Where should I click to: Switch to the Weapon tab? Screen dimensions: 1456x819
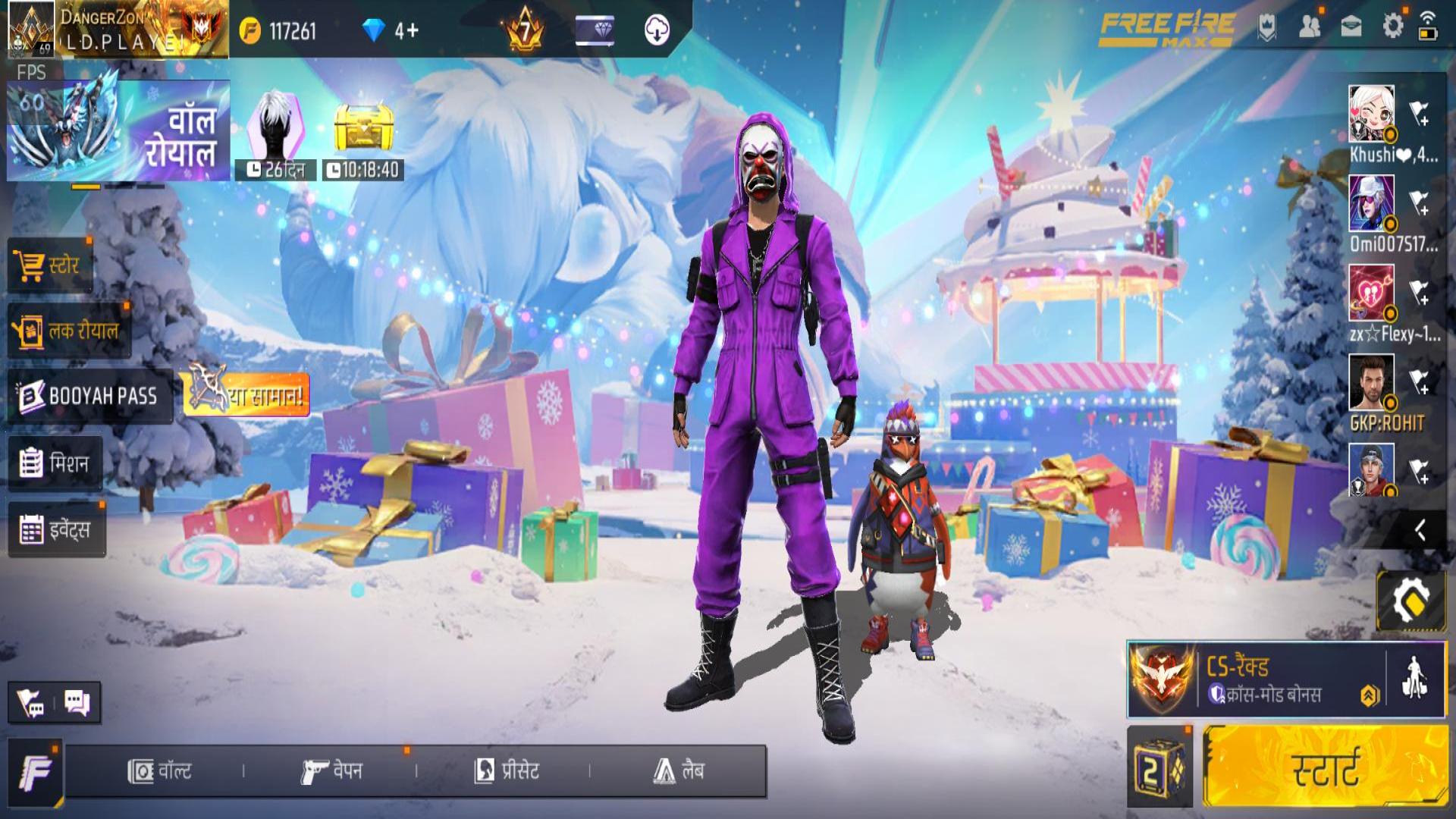click(331, 771)
